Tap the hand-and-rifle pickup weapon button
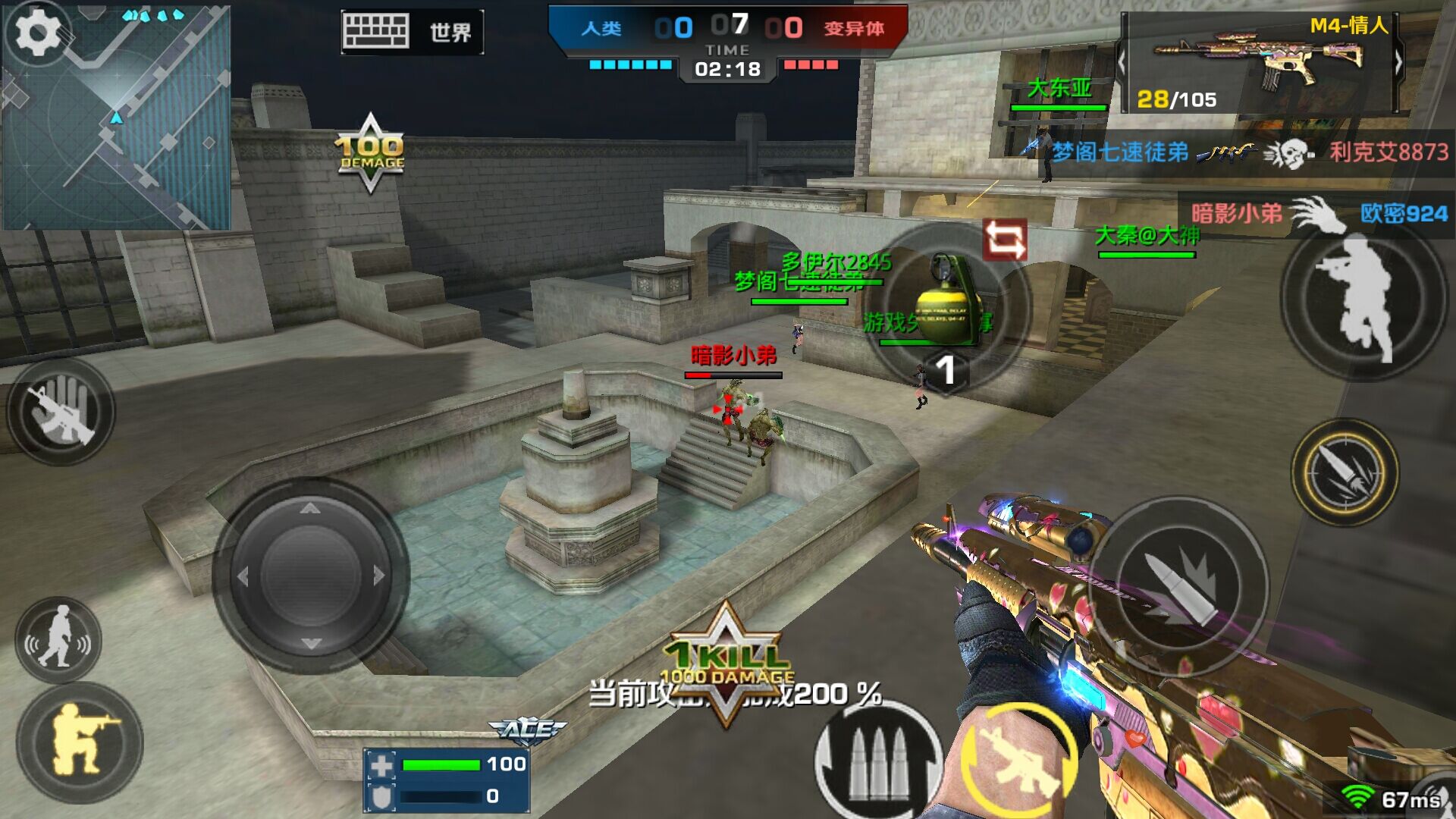Screen dimensions: 1456x819 pos(61,412)
